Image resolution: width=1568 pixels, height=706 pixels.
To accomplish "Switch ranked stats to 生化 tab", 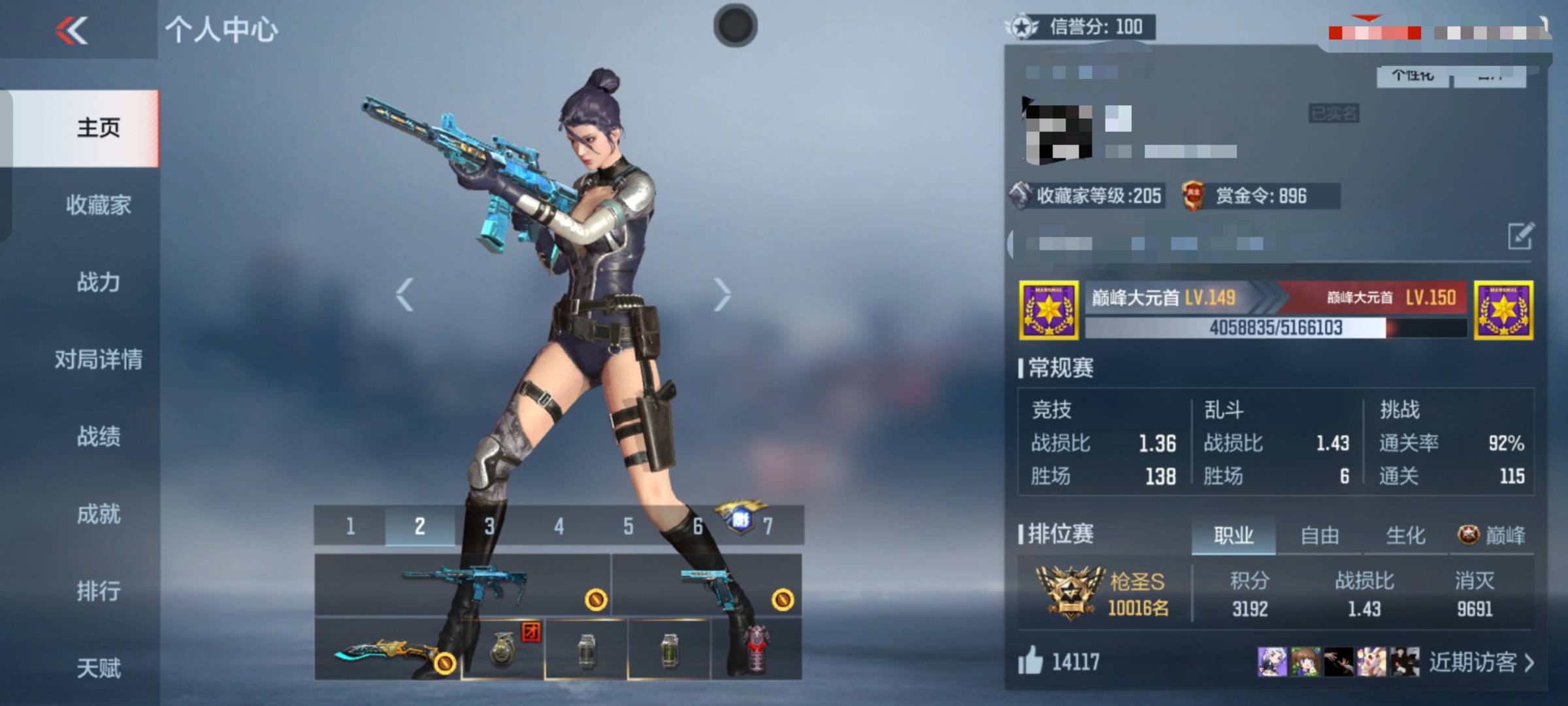I will pos(1405,536).
